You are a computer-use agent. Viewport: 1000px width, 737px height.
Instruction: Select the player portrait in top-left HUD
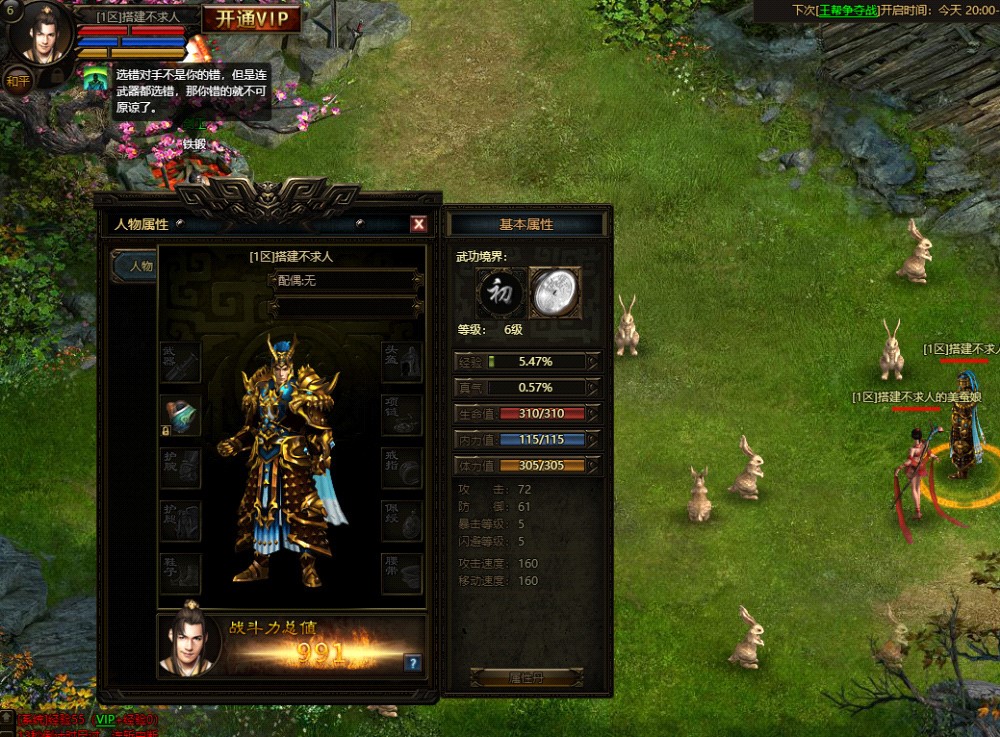click(x=42, y=32)
